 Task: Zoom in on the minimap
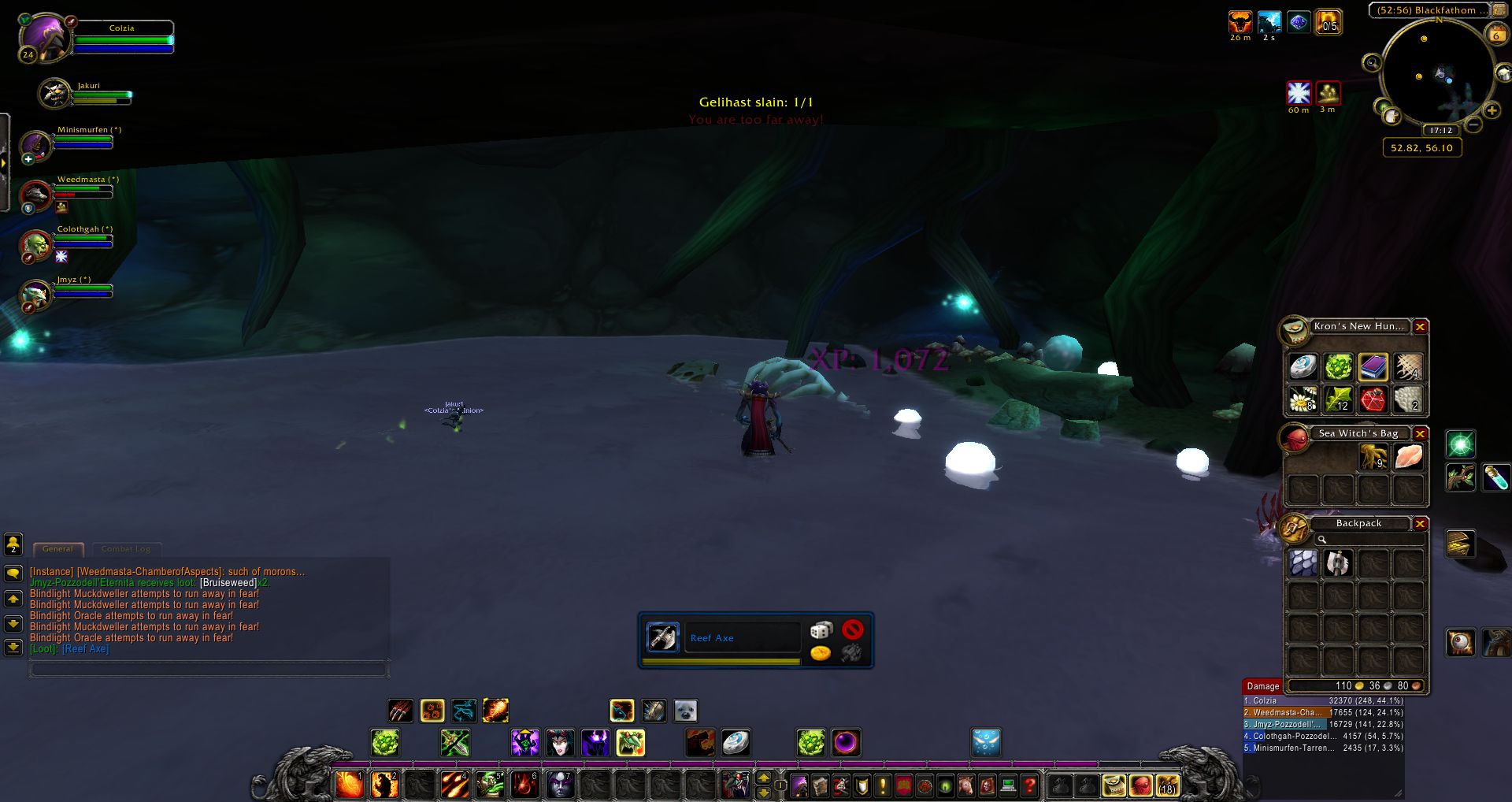tap(1491, 111)
